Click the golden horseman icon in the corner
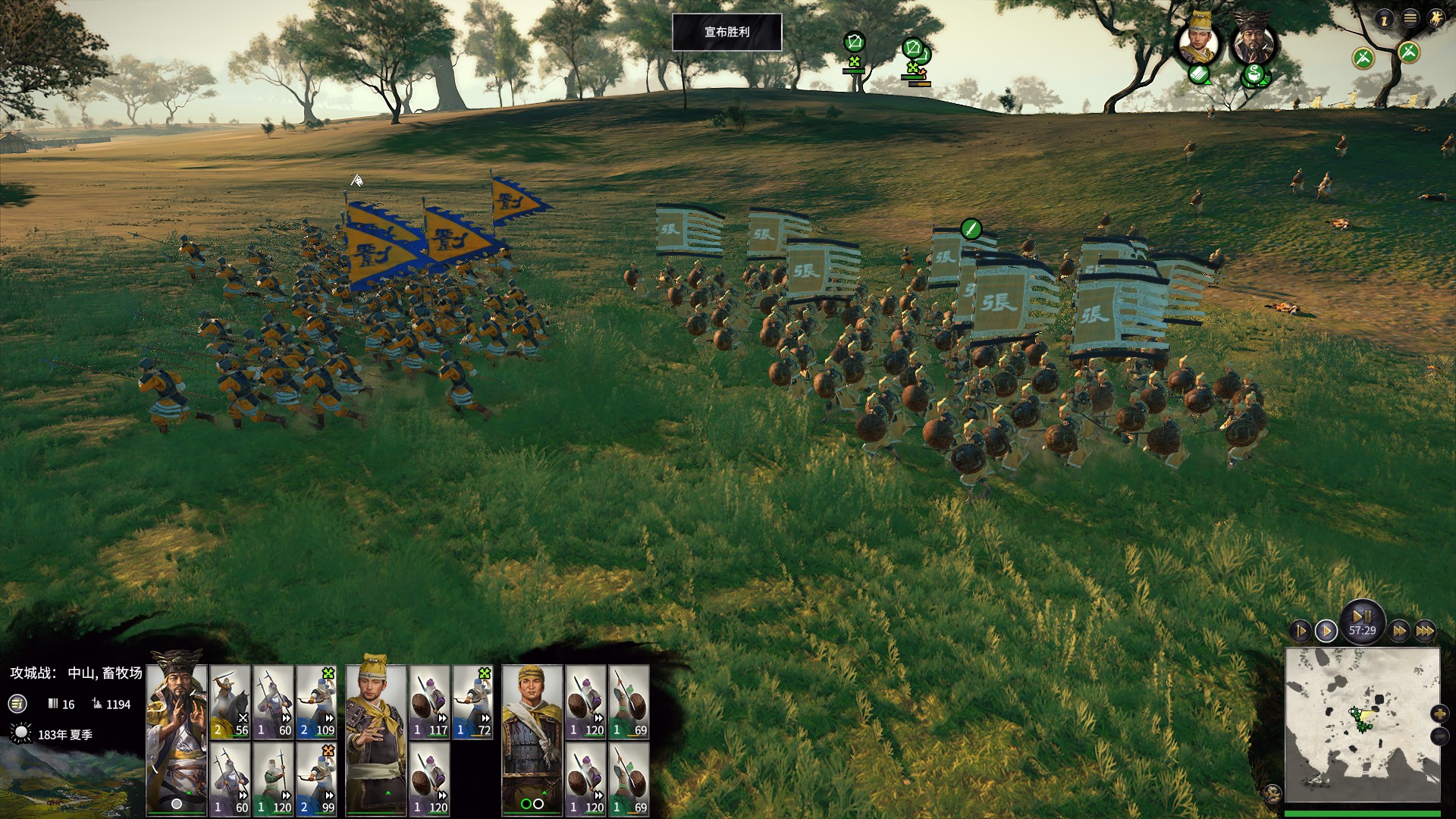Viewport: 1456px width, 819px height. 1435,18
